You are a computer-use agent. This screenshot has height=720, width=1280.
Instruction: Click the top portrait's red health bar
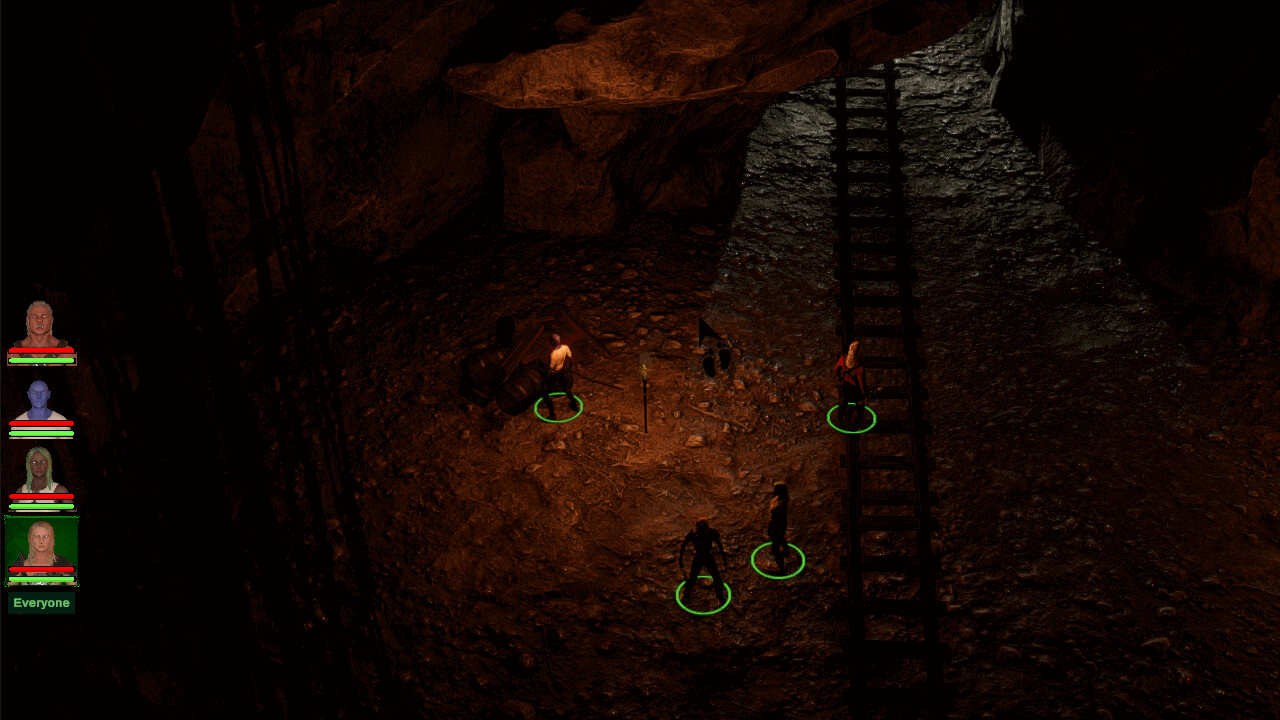point(42,351)
